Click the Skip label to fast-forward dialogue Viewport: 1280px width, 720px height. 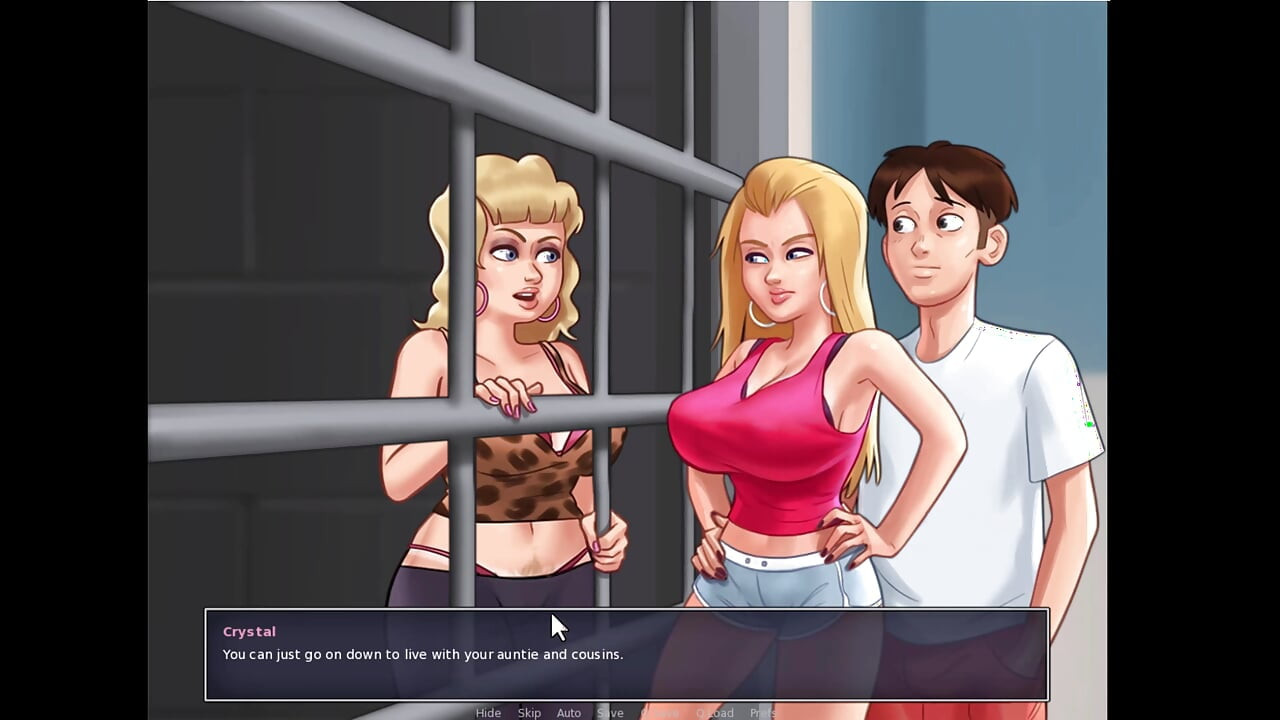(530, 713)
